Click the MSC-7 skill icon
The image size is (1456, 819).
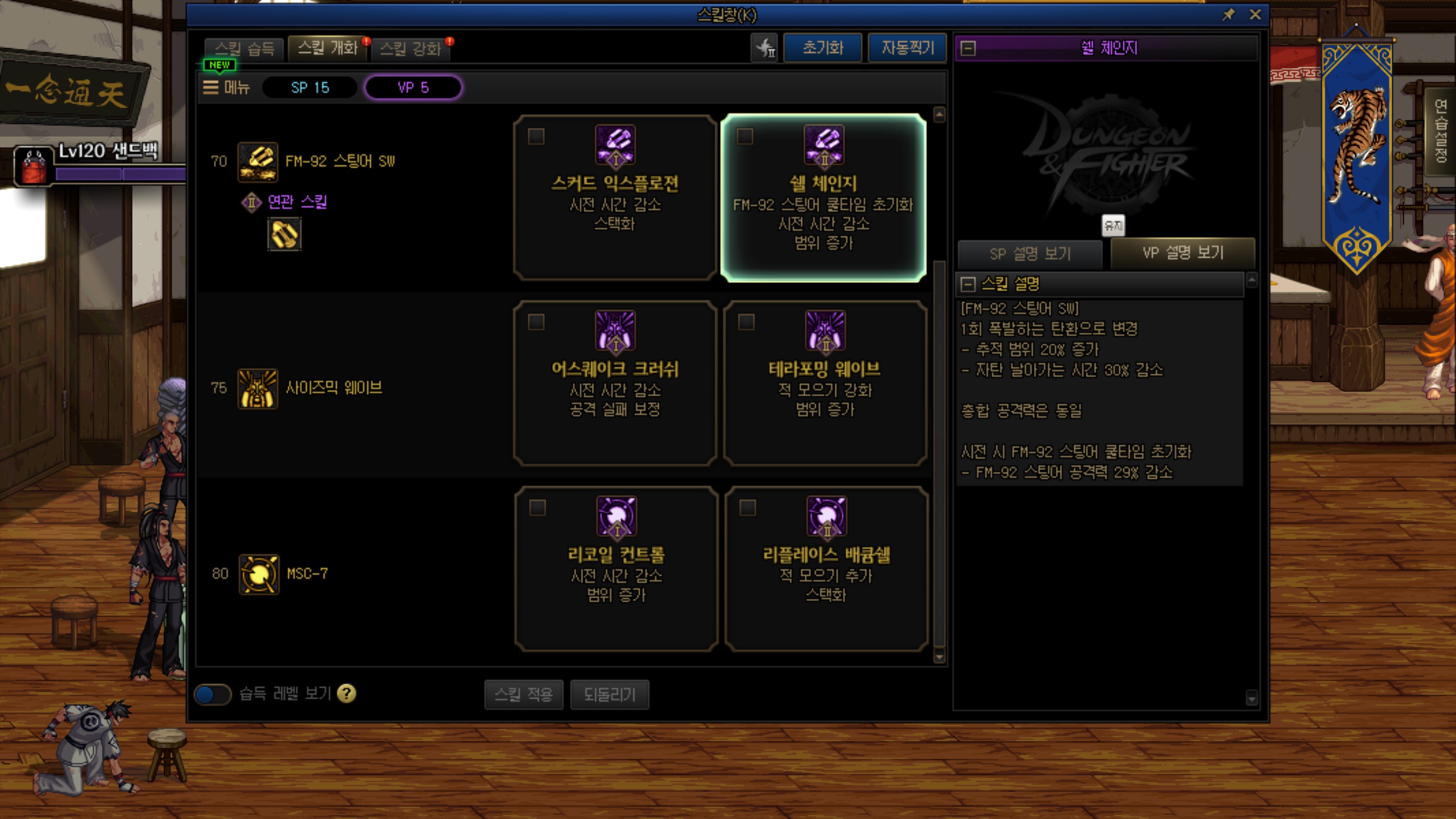(259, 574)
